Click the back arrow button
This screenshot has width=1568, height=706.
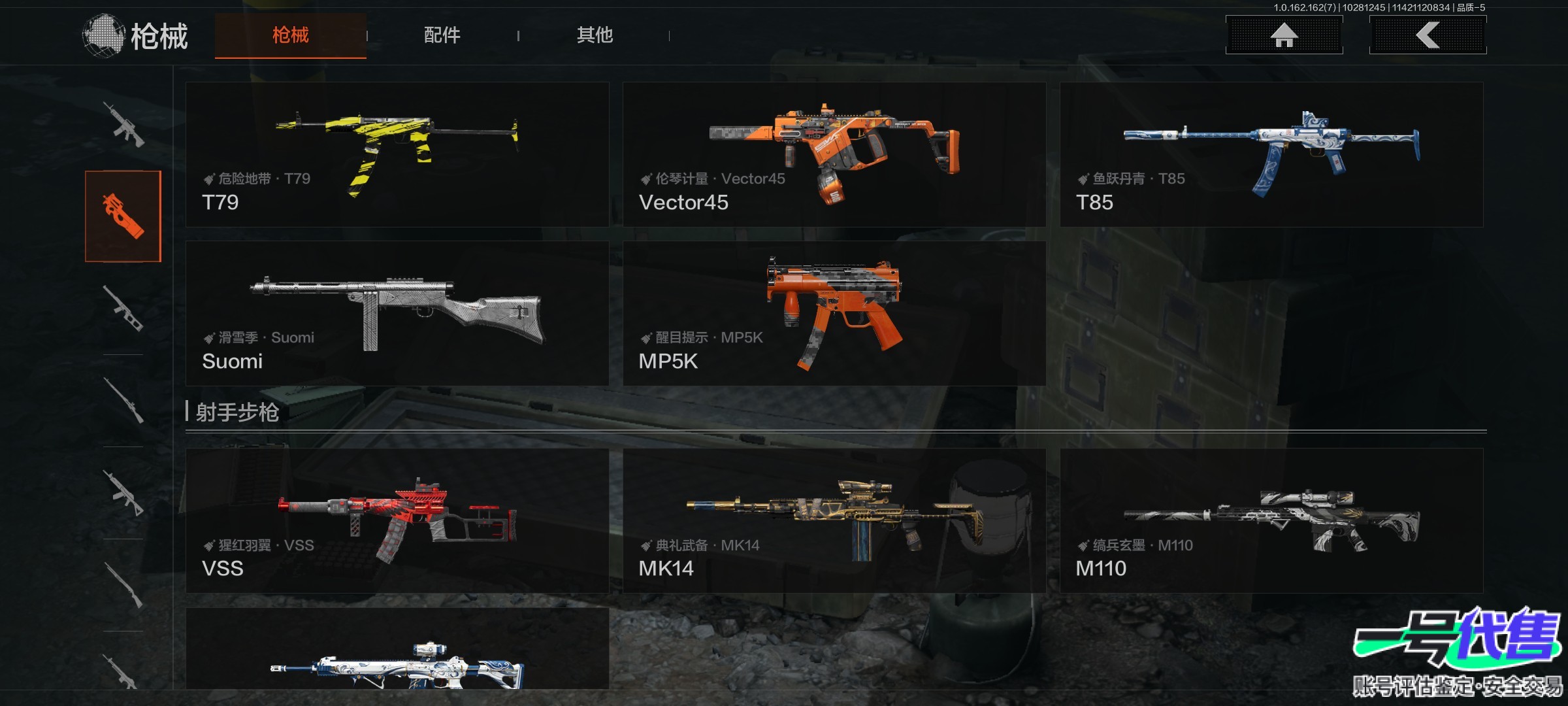click(1428, 35)
